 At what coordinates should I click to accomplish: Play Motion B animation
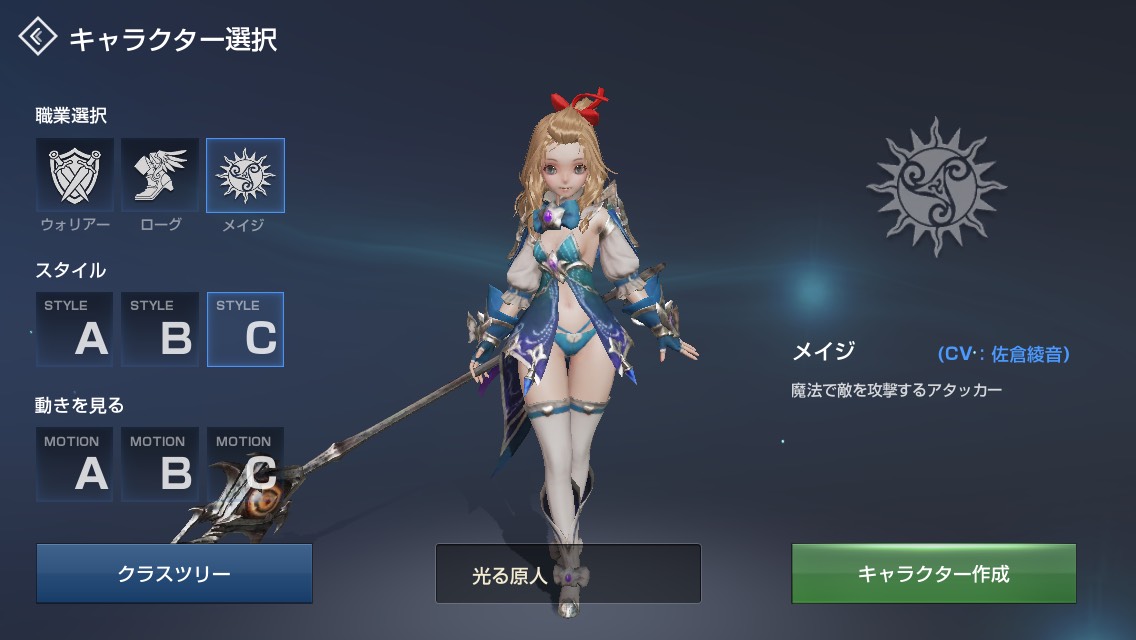click(160, 464)
